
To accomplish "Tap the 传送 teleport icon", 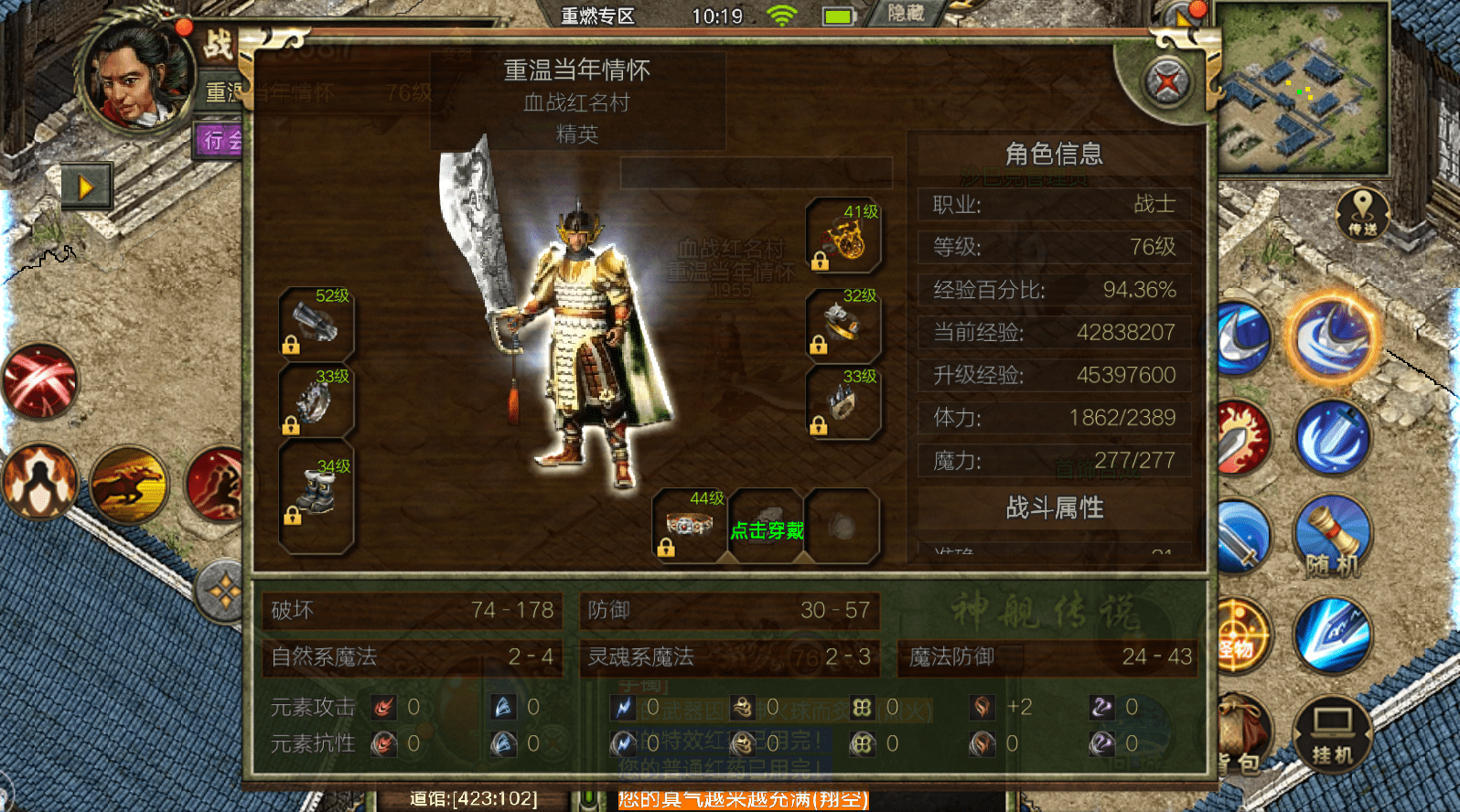I will pos(1364,213).
